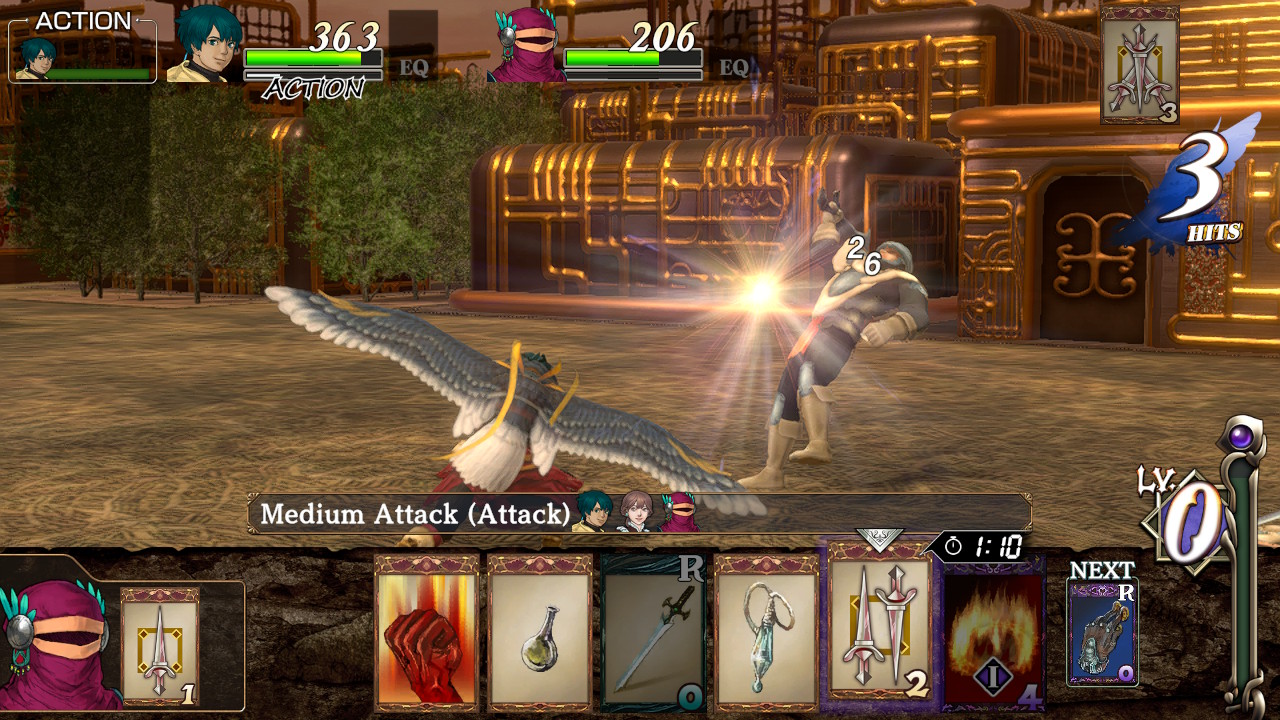Click the green-haired hero's status portrait
This screenshot has width=1280, height=720.
pyautogui.click(x=209, y=45)
